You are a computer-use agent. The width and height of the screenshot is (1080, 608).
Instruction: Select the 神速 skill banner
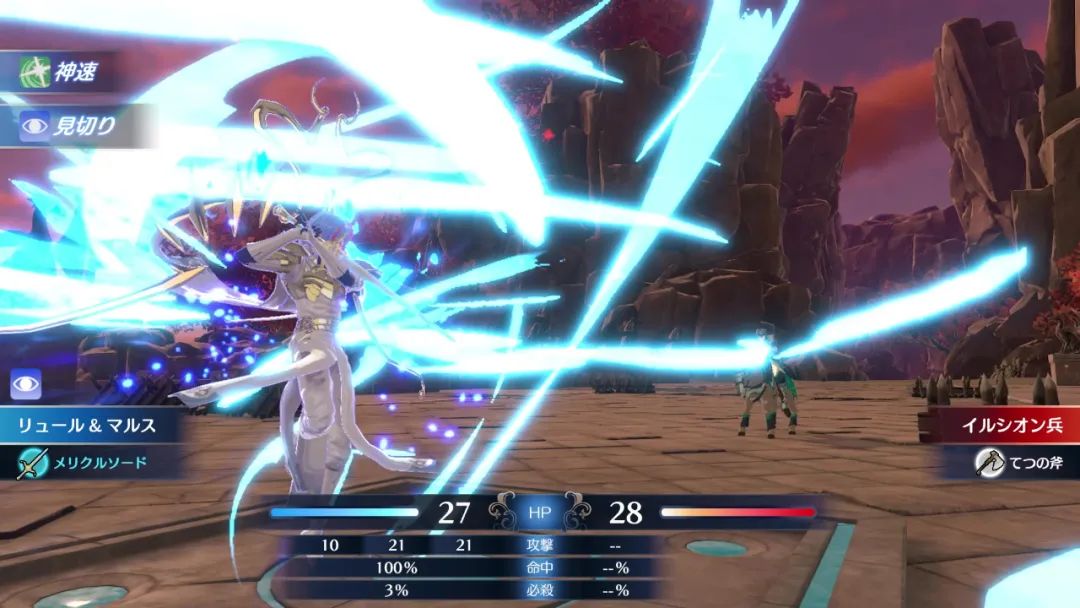[x=64, y=72]
